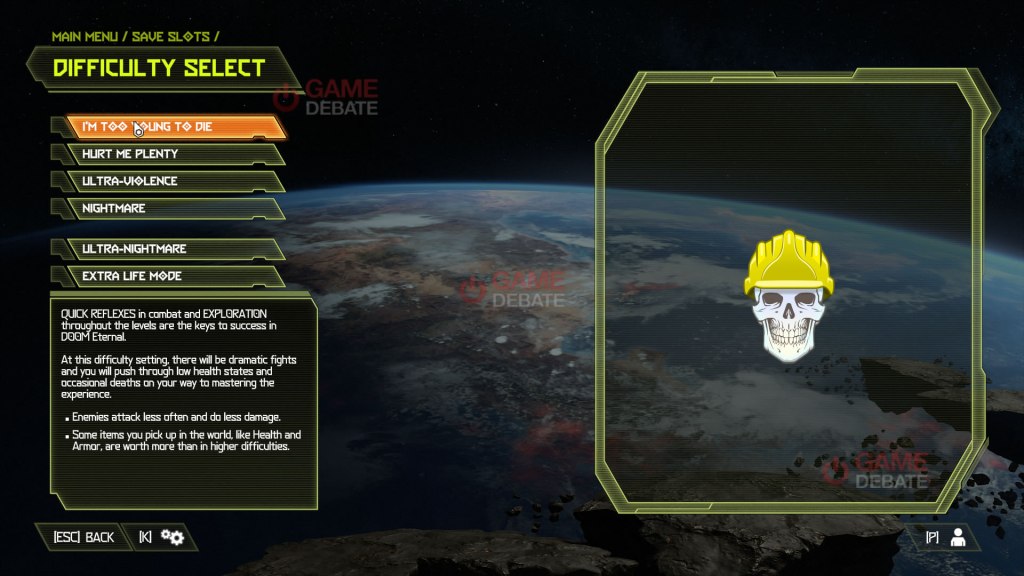The width and height of the screenshot is (1024, 576).
Task: Enable Extra Life Mode entry
Action: 170,276
